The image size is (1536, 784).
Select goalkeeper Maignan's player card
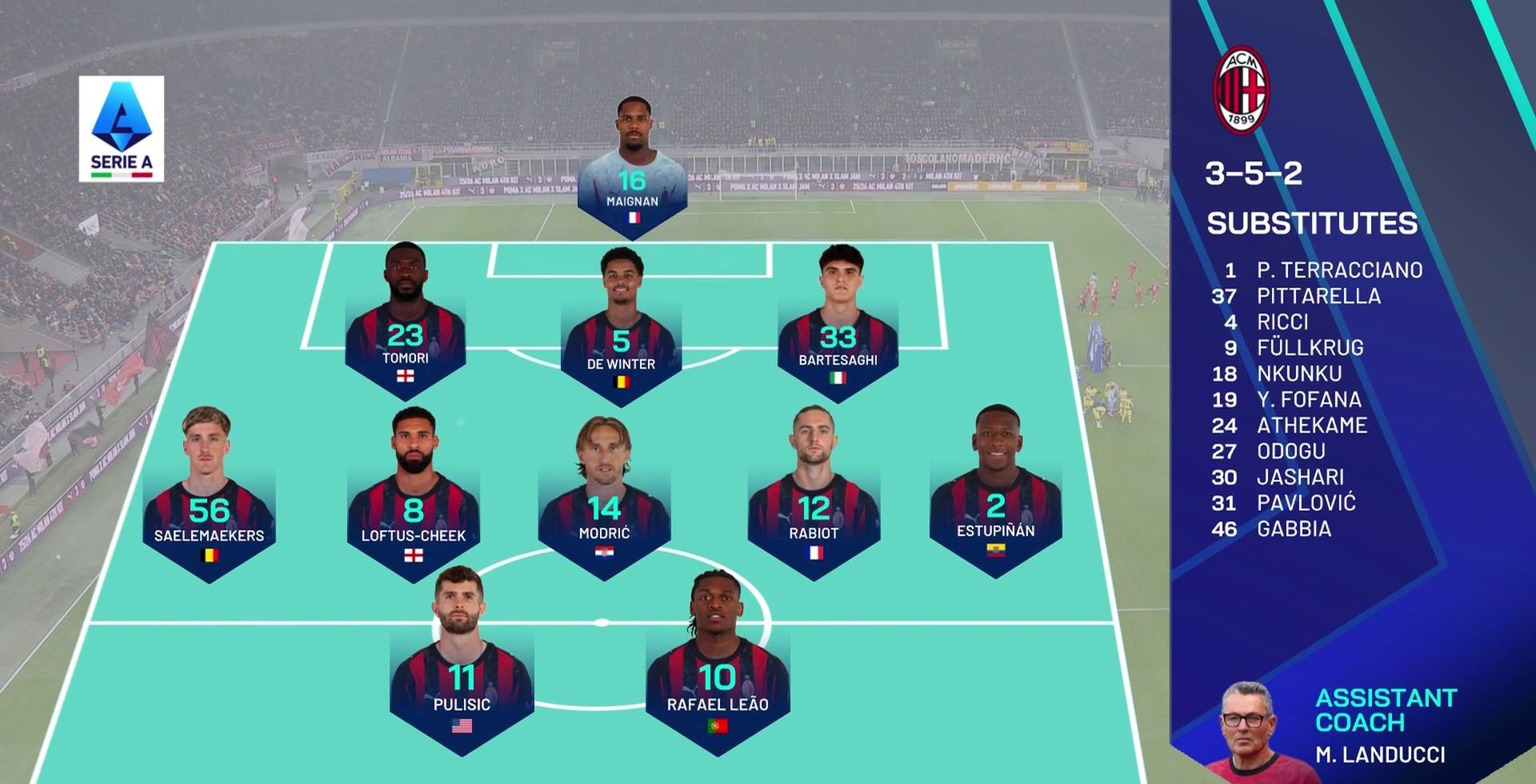[x=632, y=172]
